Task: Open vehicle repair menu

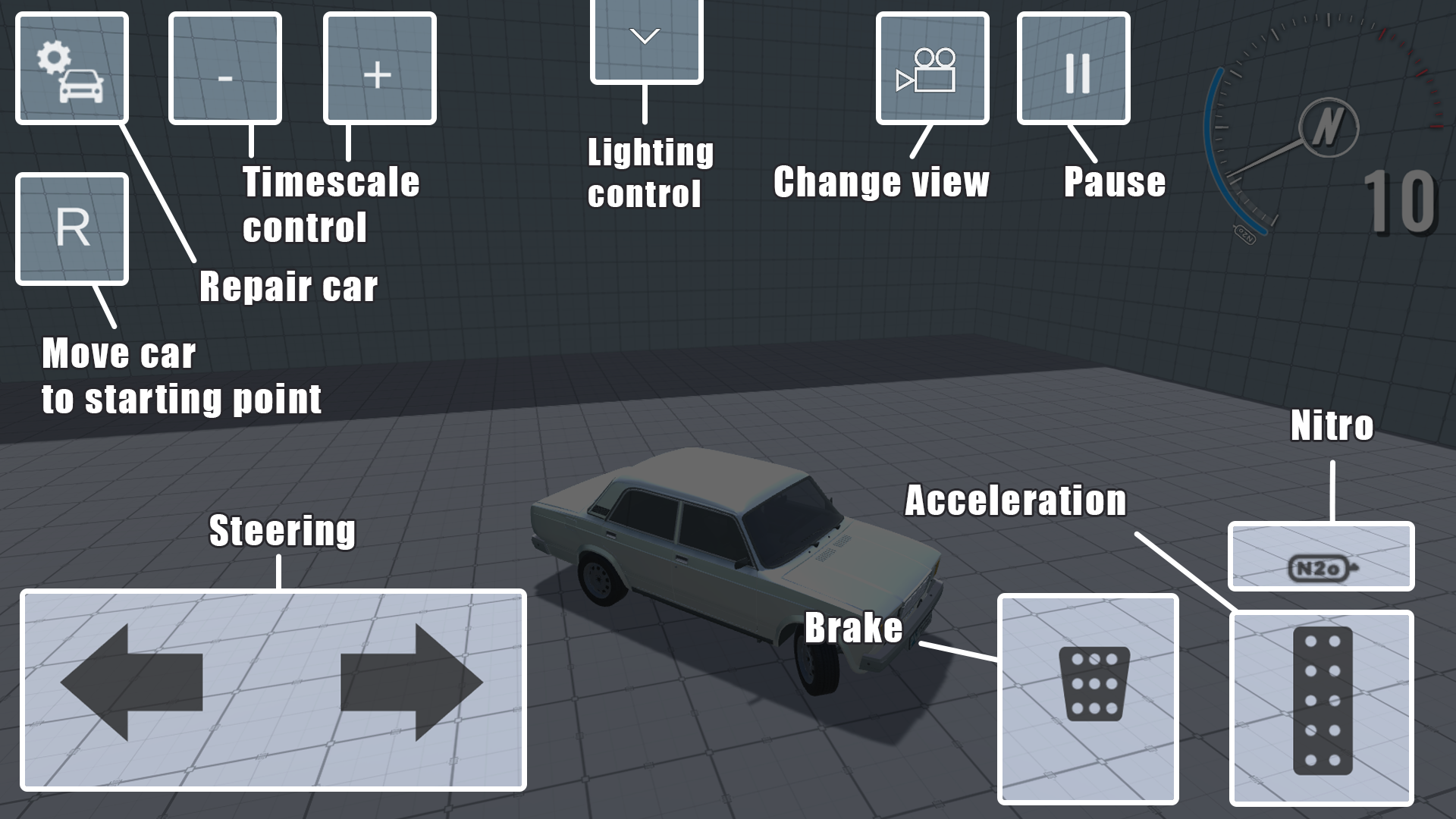Action: coord(72,67)
